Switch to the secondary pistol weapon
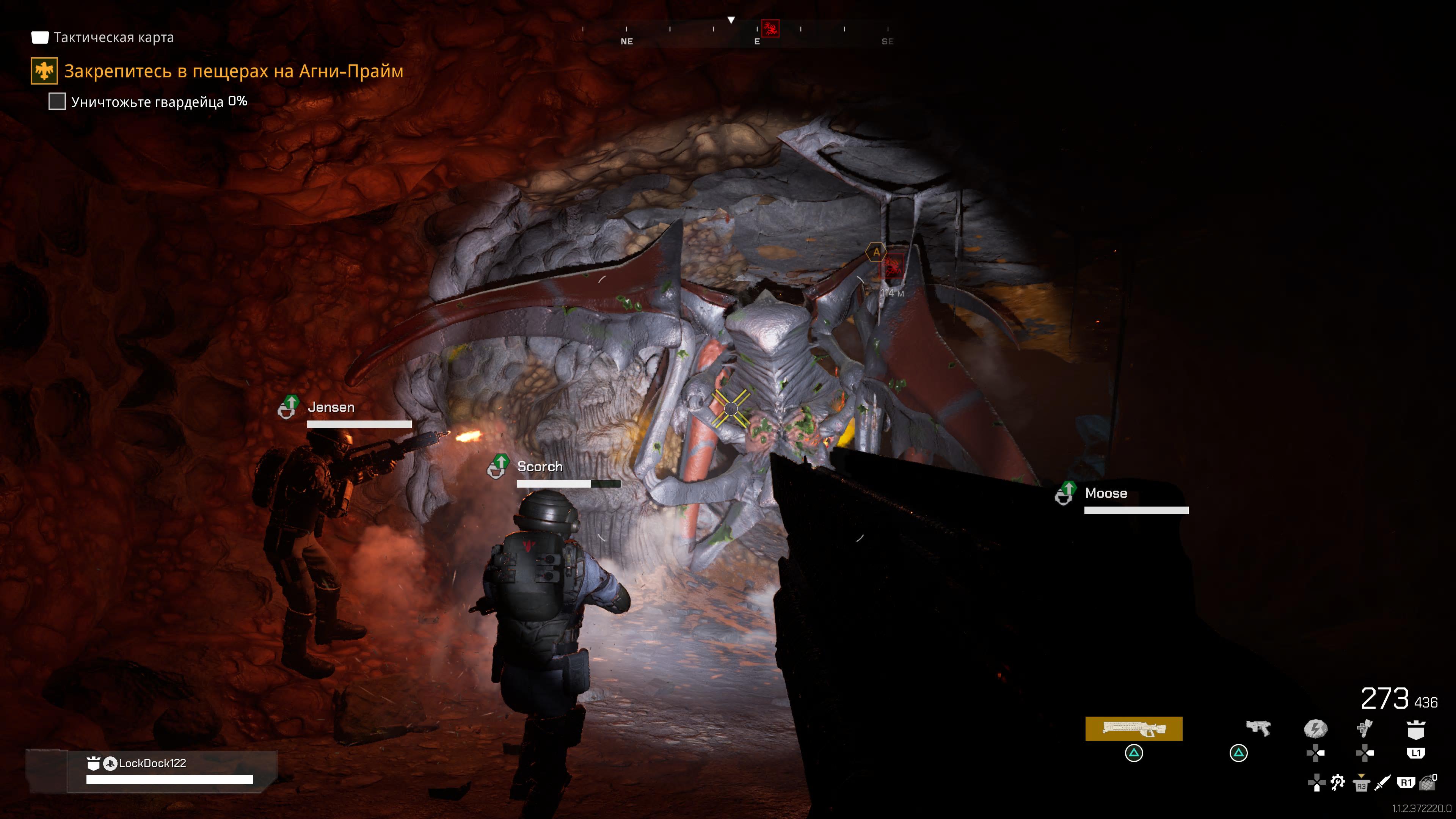The height and width of the screenshot is (819, 1456). tap(1258, 728)
